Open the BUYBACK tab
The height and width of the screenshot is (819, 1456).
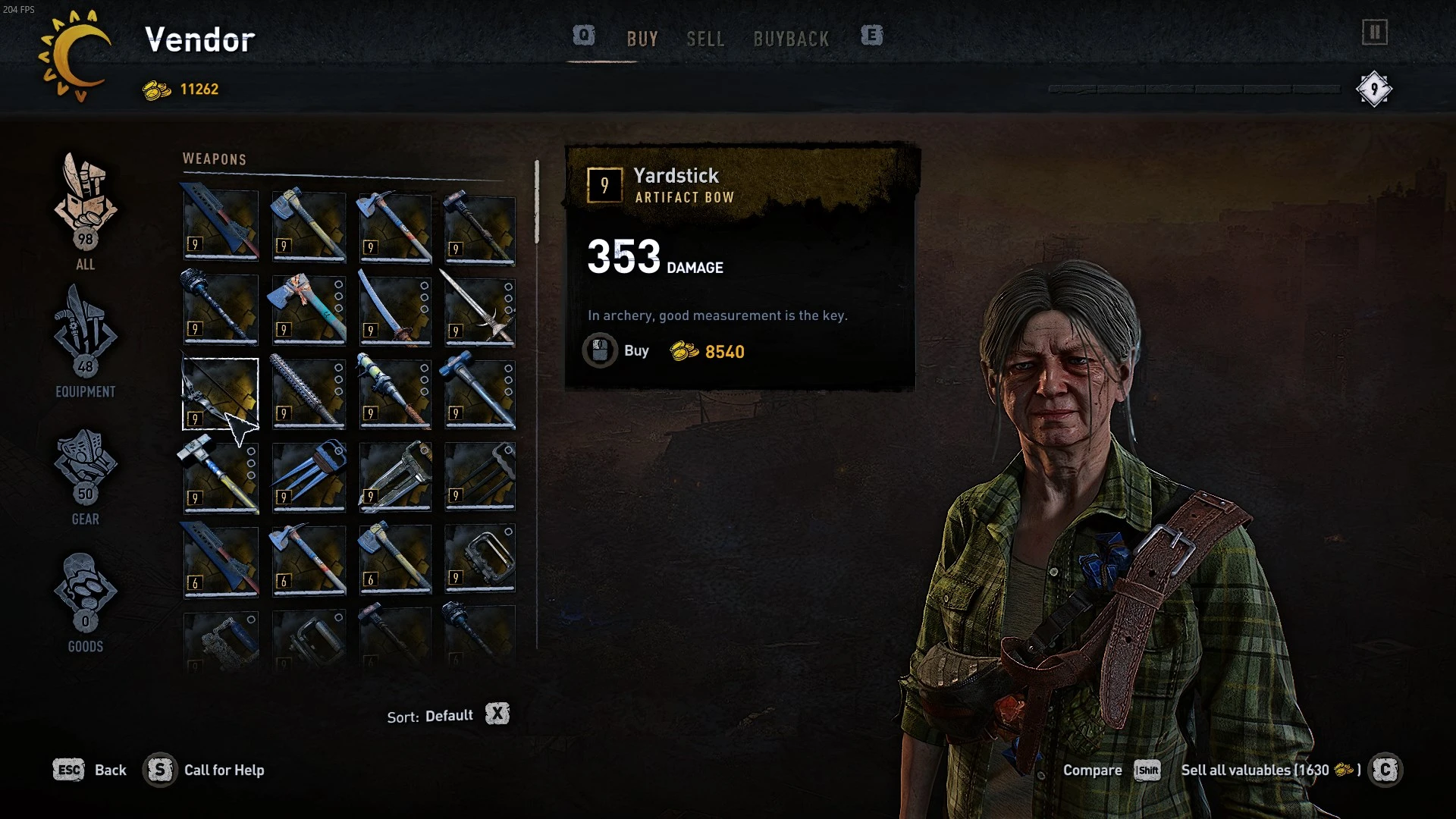[x=792, y=39]
